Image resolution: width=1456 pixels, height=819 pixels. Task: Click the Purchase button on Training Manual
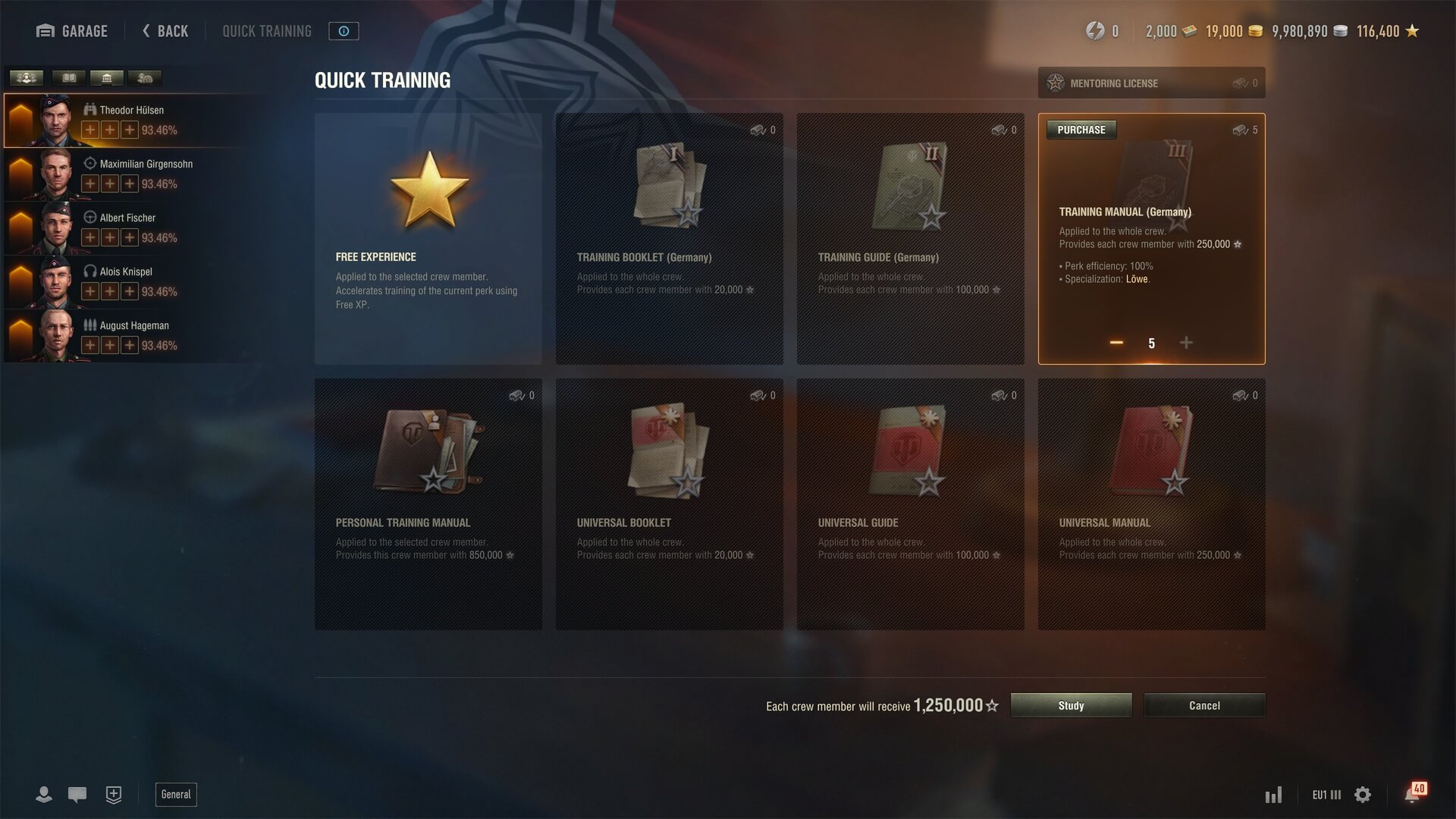coord(1081,130)
